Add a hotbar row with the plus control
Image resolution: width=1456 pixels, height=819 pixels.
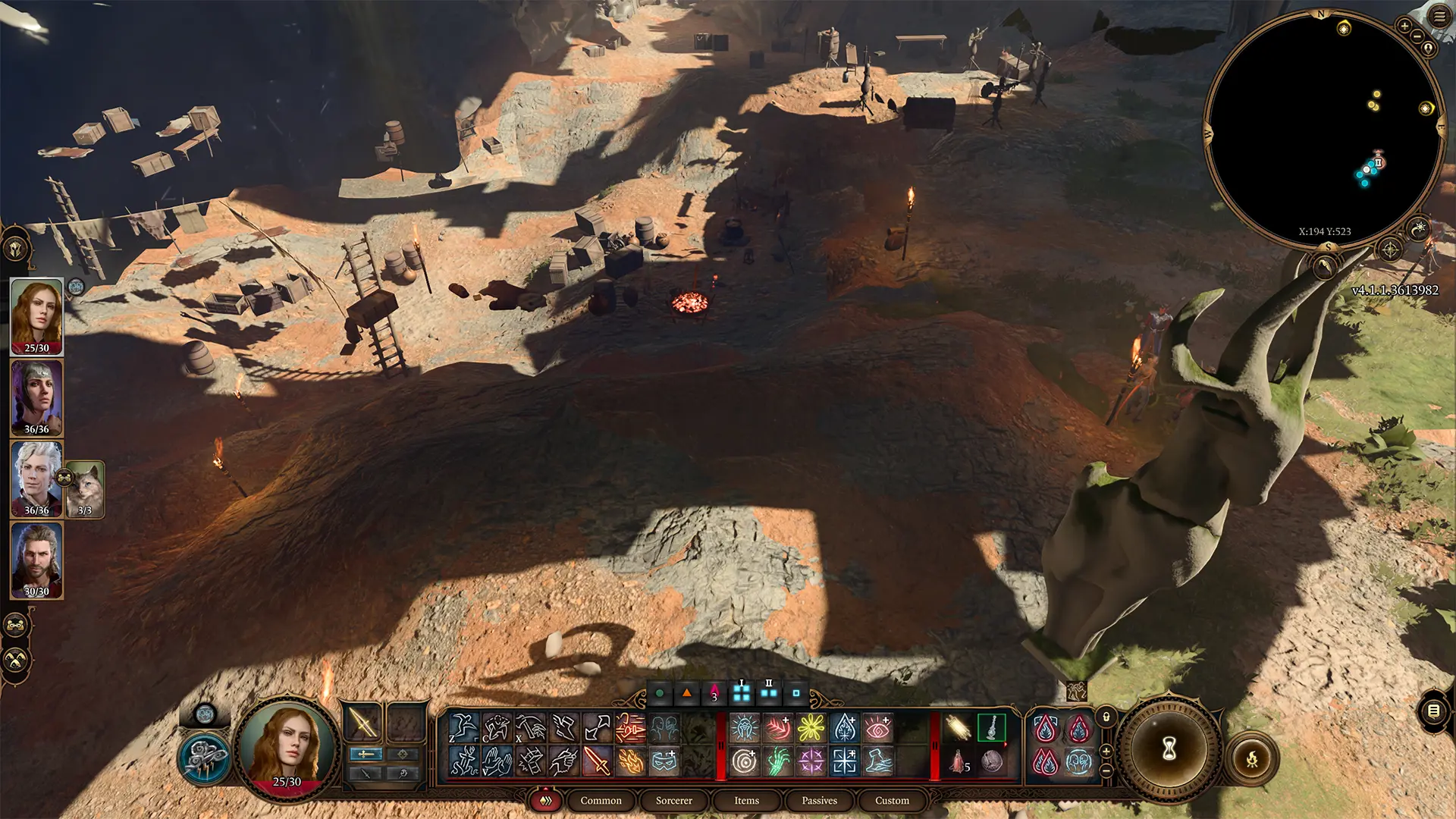pyautogui.click(x=1106, y=752)
